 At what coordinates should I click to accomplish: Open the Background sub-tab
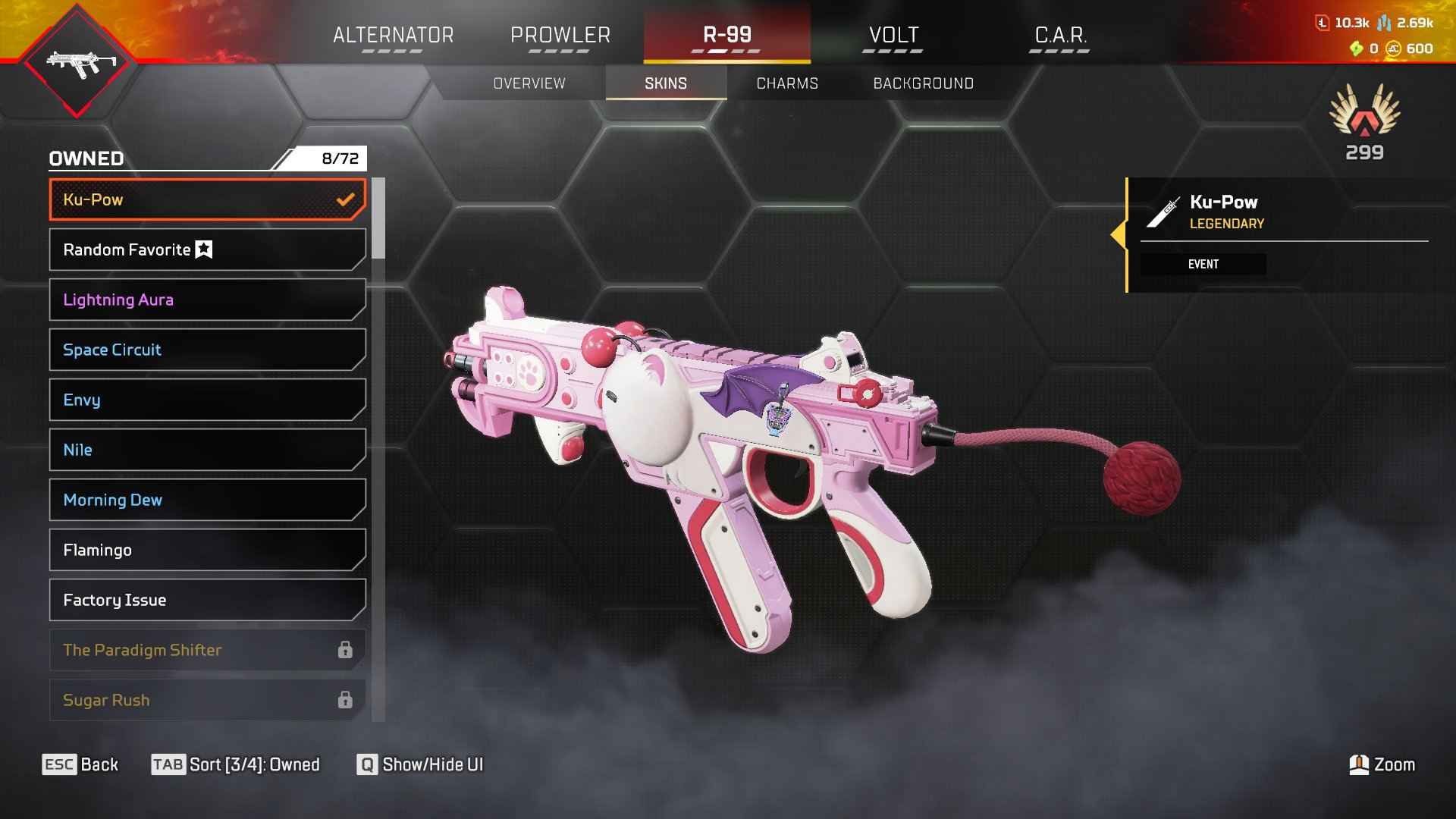923,83
